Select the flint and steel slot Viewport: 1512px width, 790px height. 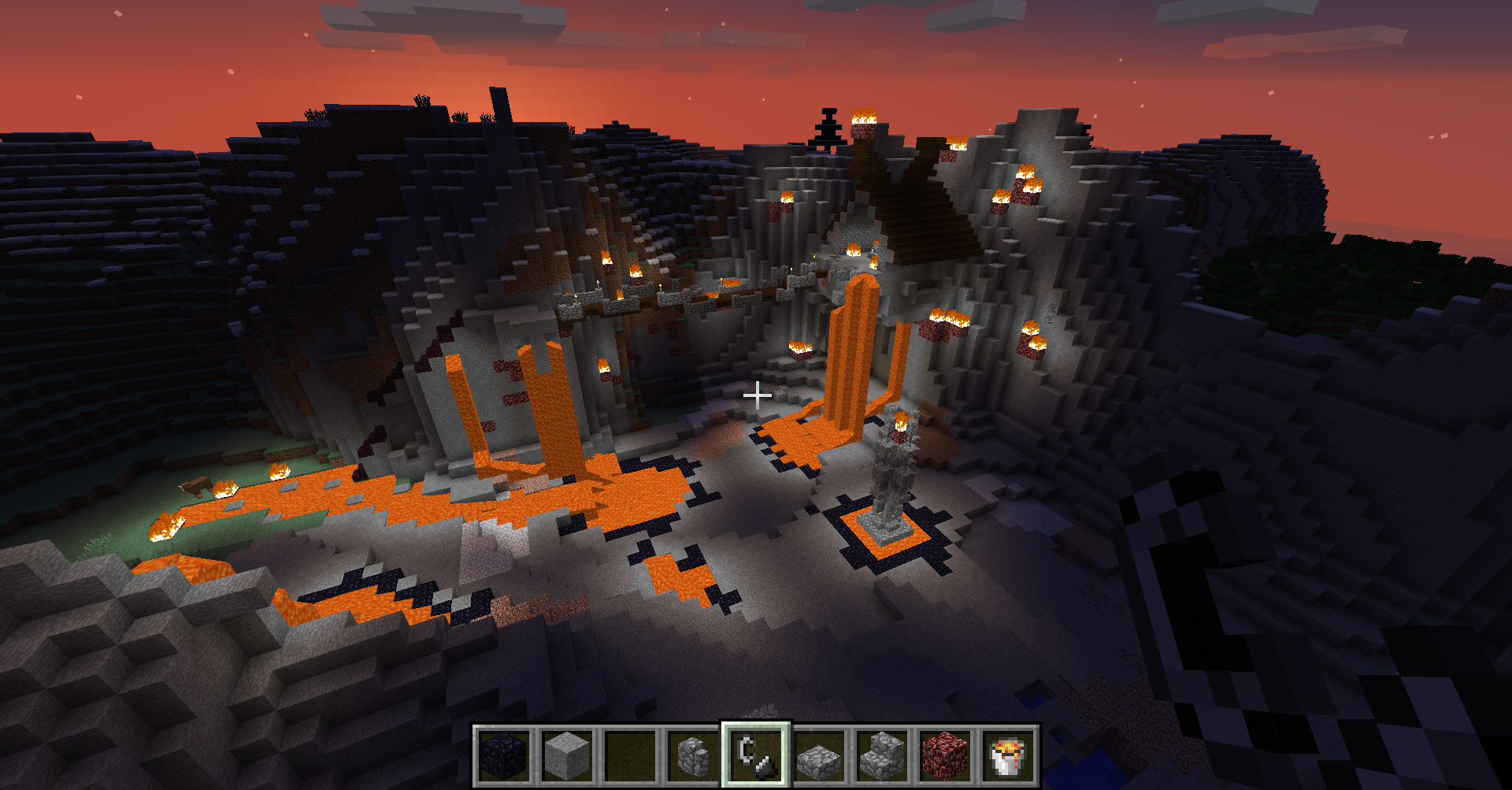(757, 756)
